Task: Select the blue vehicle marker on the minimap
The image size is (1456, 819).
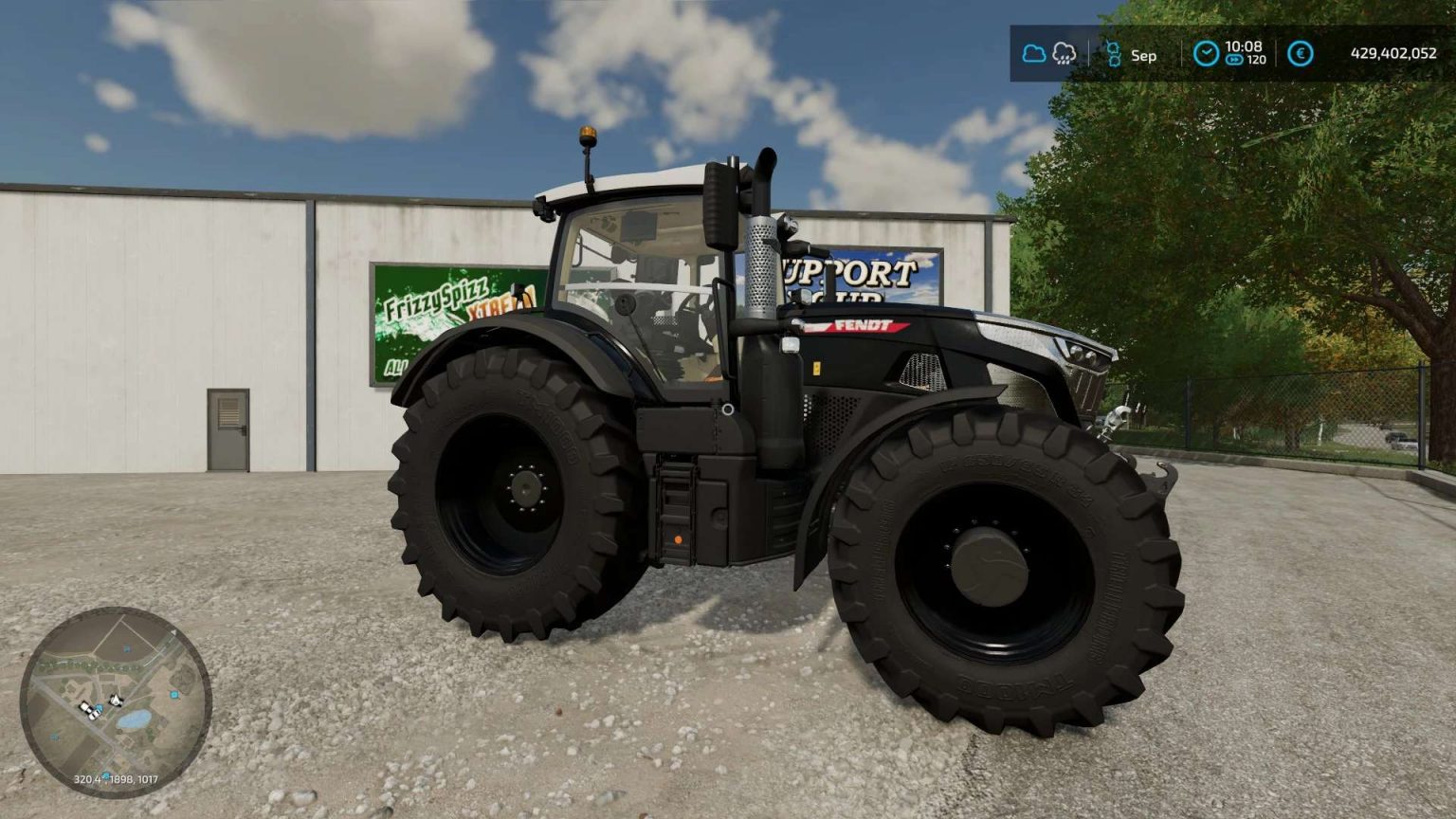Action: point(99,710)
